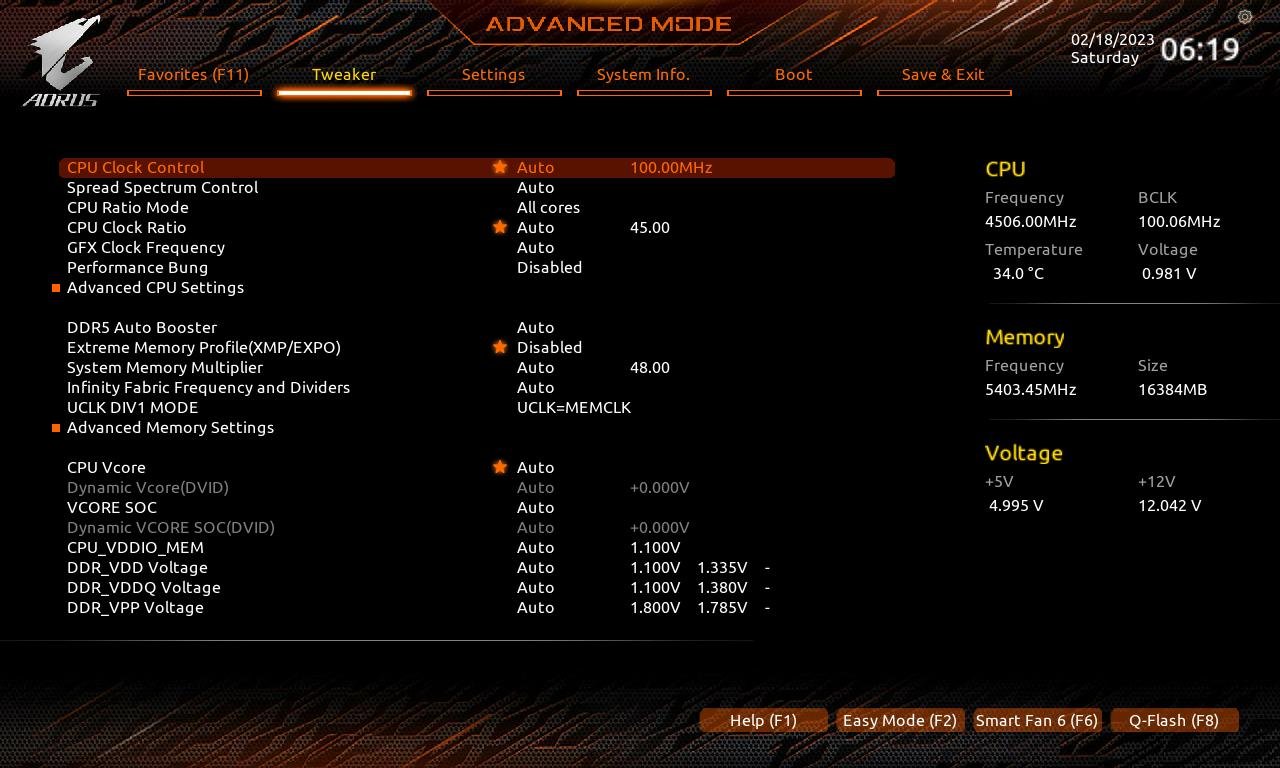Adjust the CPU Clock Ratio value of 45.00
The height and width of the screenshot is (768, 1280).
click(x=650, y=227)
